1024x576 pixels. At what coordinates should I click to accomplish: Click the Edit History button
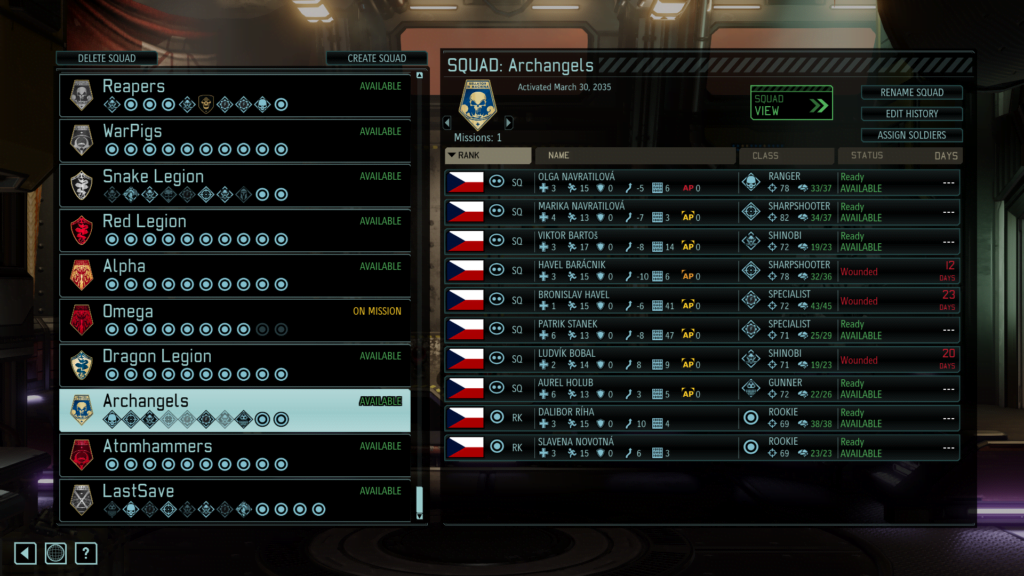click(x=911, y=114)
